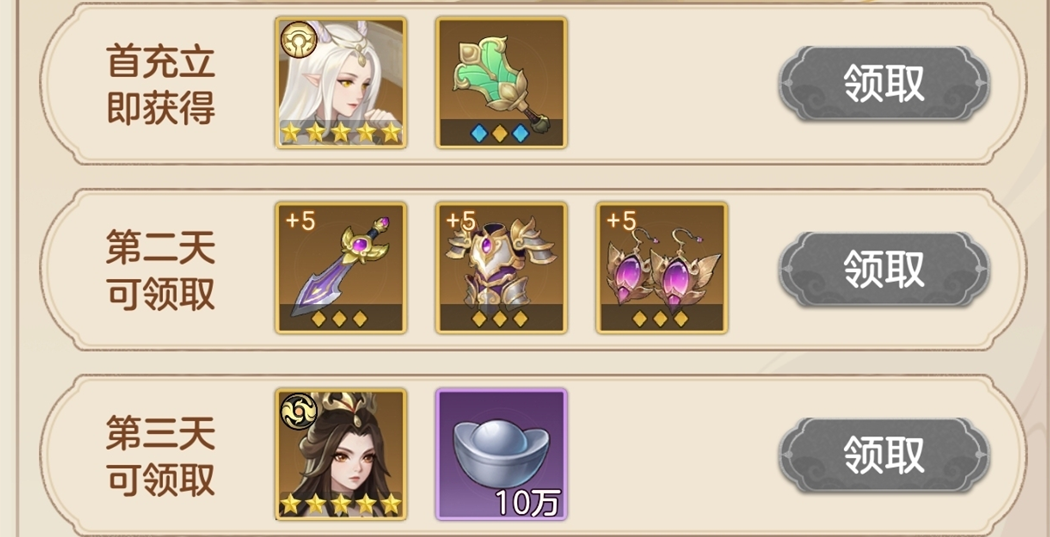The image size is (1050, 537).
Task: Select the +5 purple gem dagger
Action: [x=341, y=267]
